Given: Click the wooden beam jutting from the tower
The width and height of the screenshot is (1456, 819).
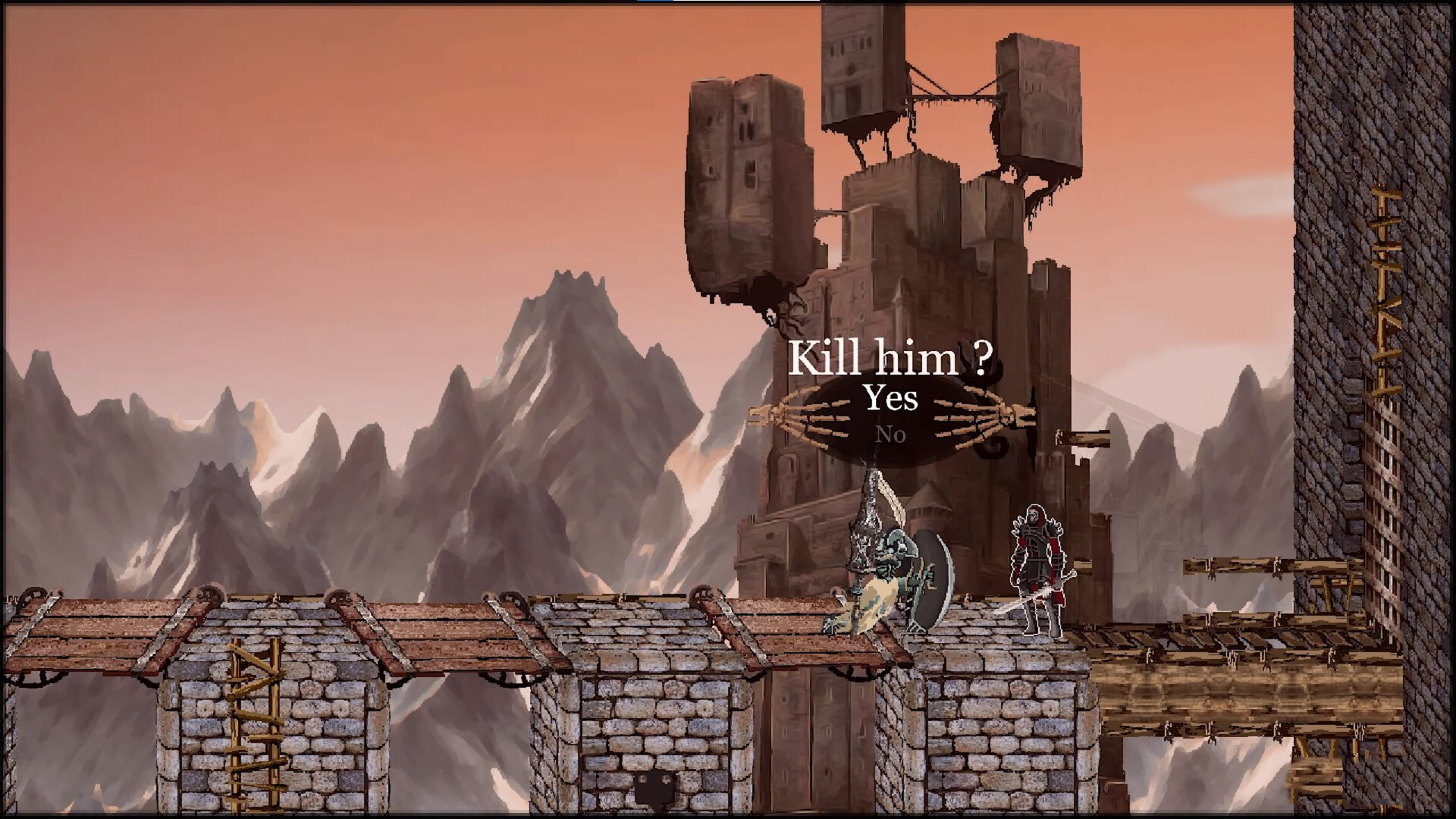Looking at the screenshot, I should point(1084,440).
